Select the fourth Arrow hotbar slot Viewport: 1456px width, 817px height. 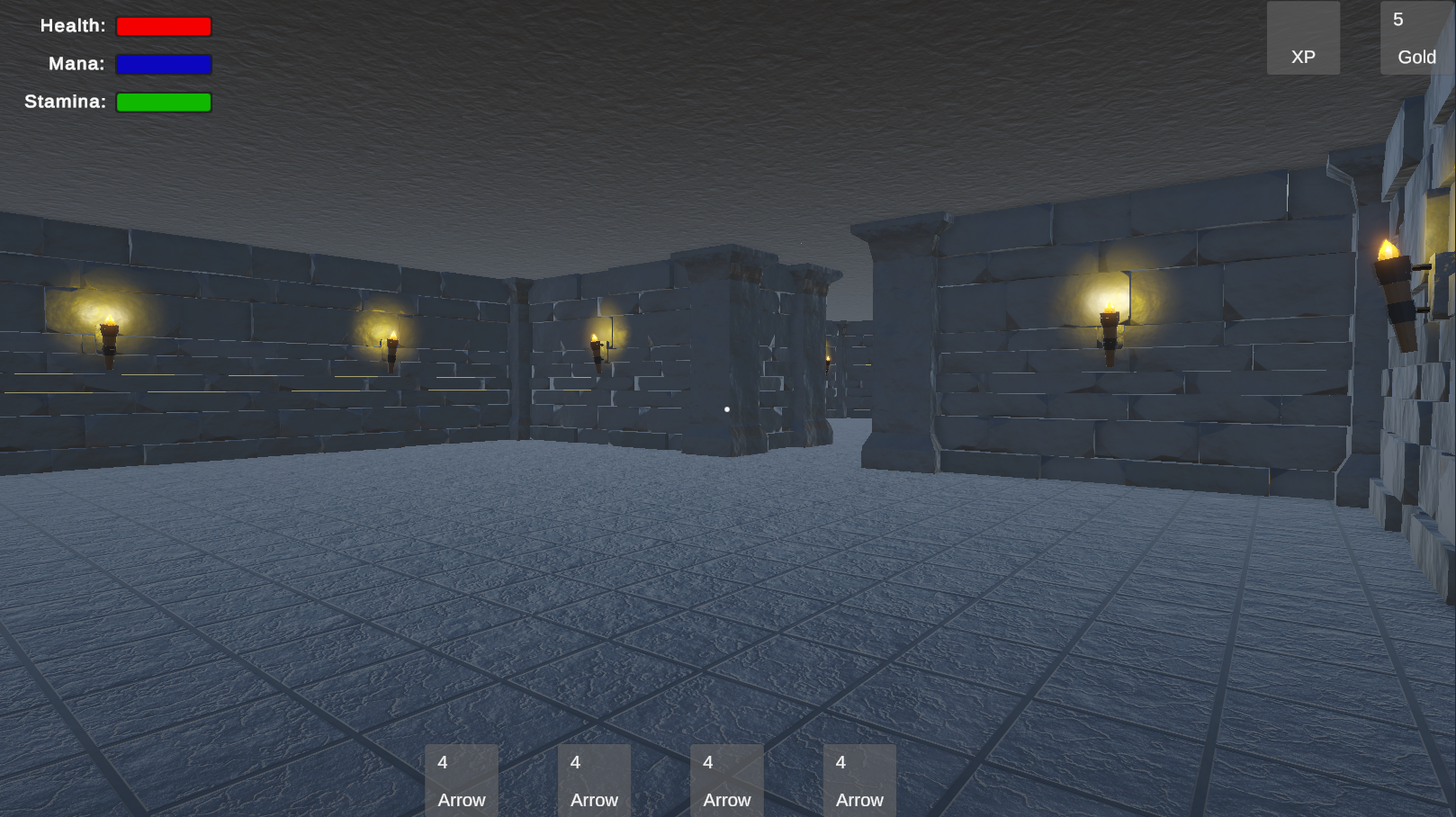pyautogui.click(x=859, y=779)
